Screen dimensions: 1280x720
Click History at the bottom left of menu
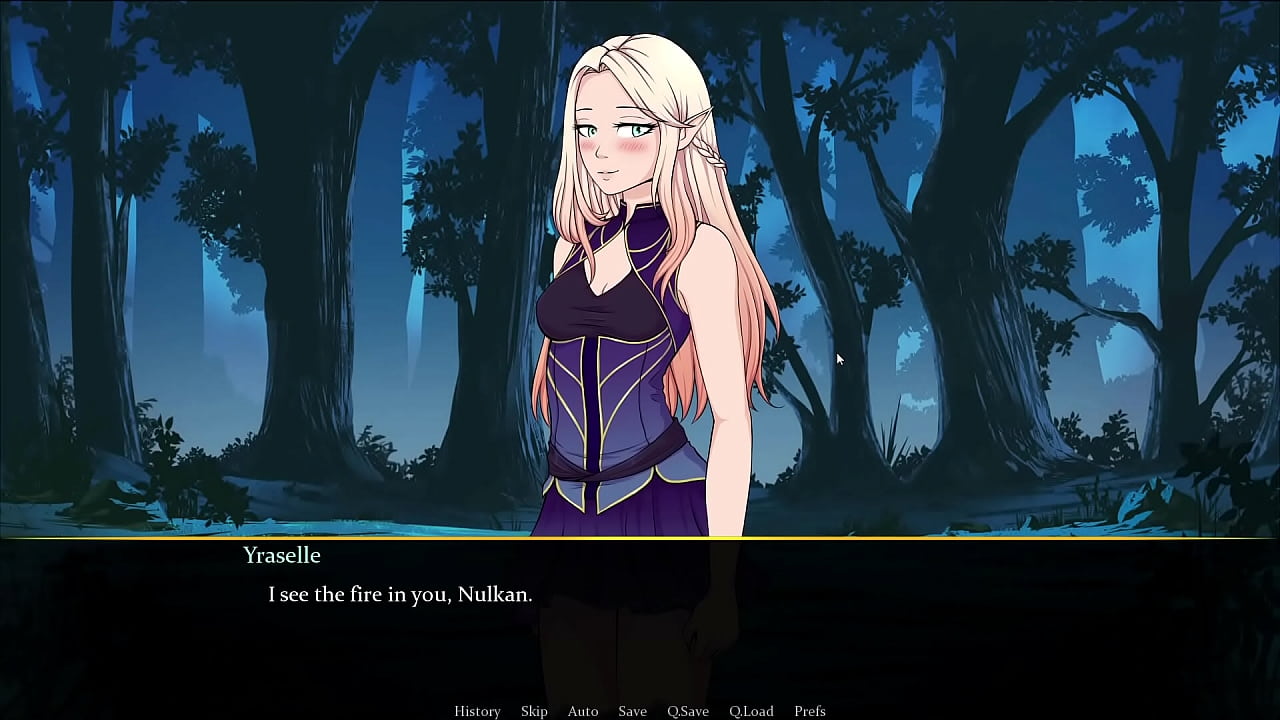pos(477,710)
